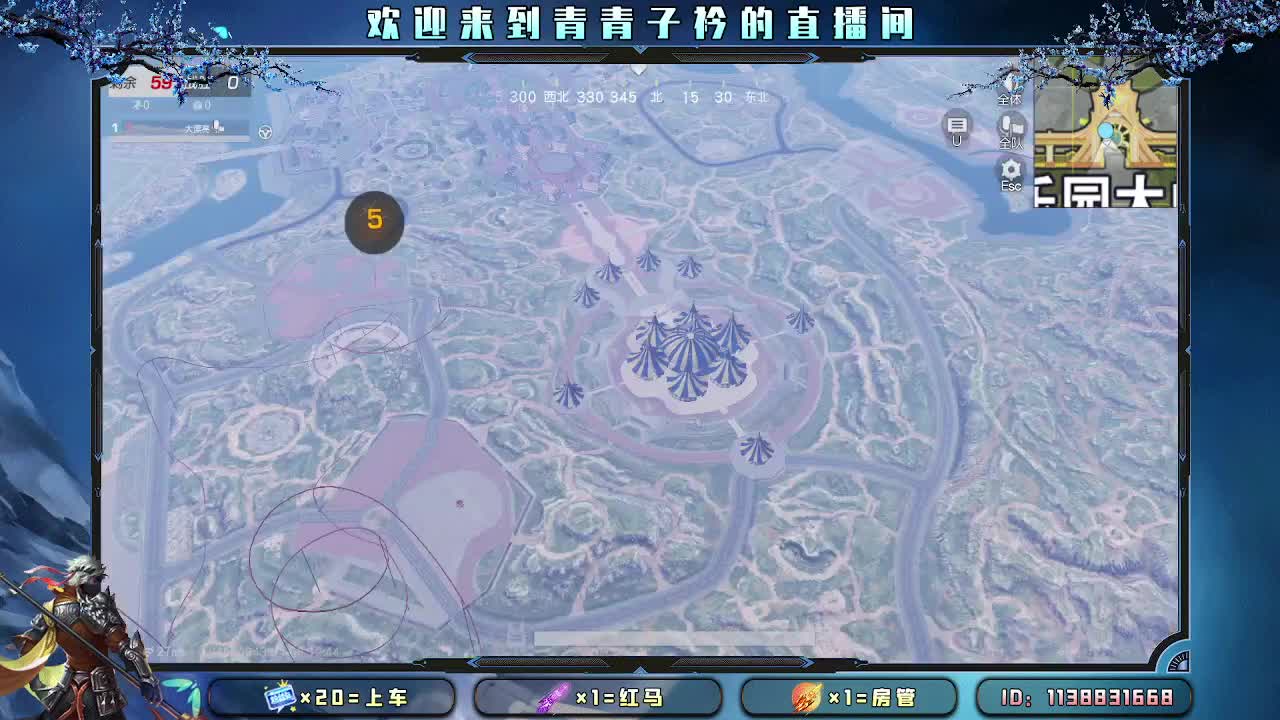Click the orange marker numbered 5 on the map
This screenshot has width=1280, height=720.
(x=374, y=222)
